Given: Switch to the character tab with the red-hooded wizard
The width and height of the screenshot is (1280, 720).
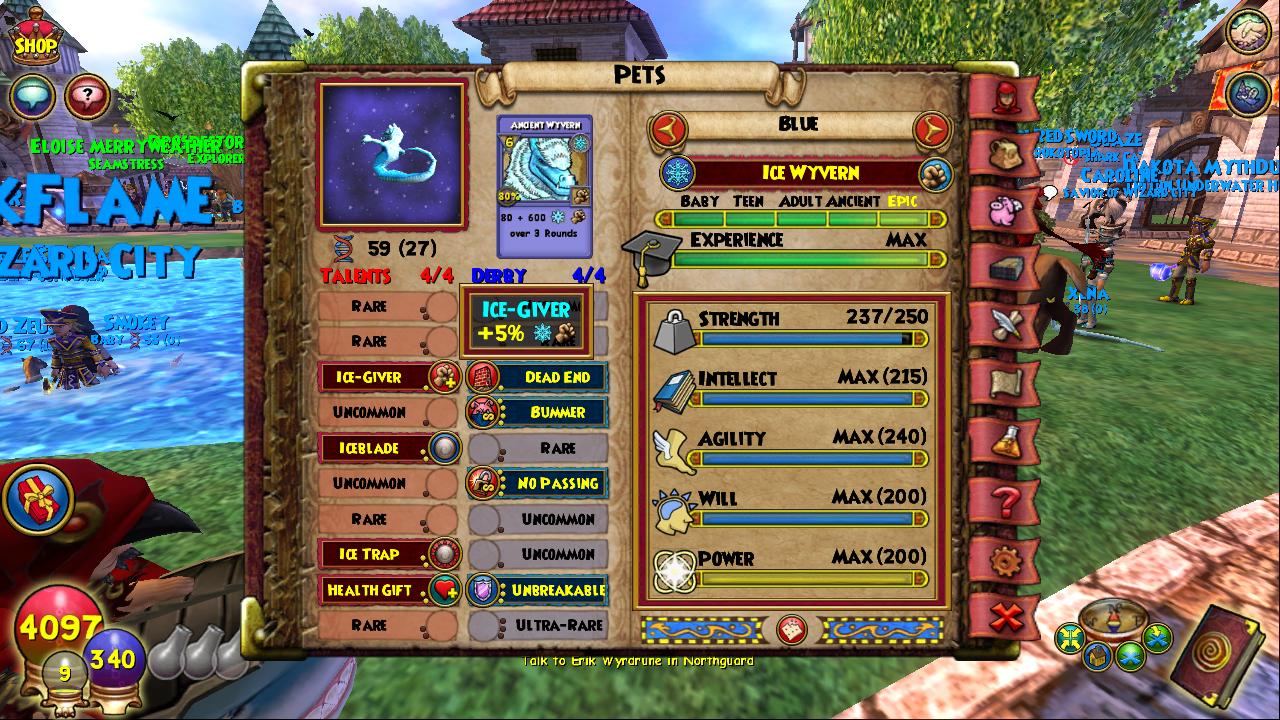Looking at the screenshot, I should pyautogui.click(x=1004, y=97).
